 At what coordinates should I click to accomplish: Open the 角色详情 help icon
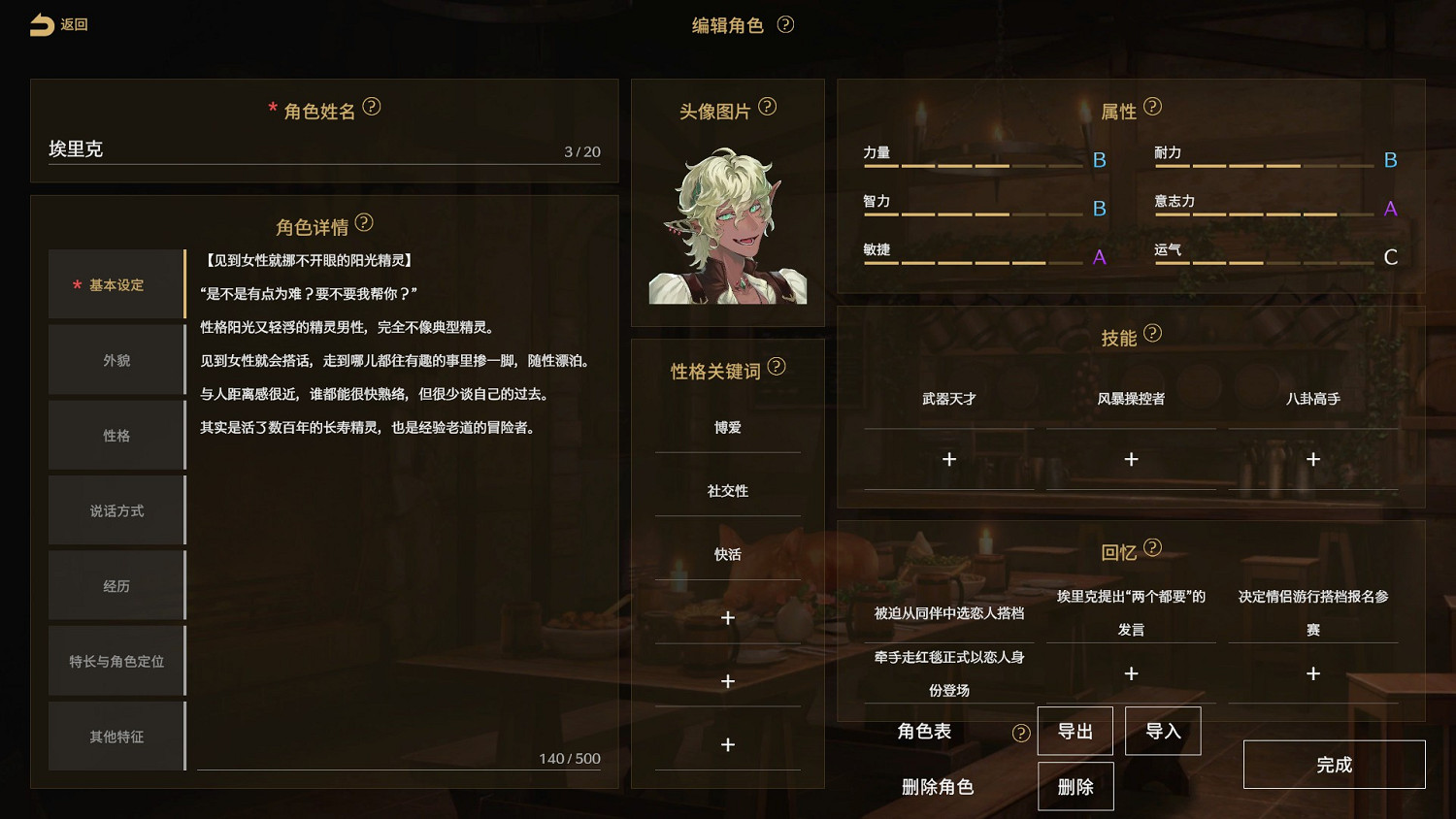click(364, 223)
